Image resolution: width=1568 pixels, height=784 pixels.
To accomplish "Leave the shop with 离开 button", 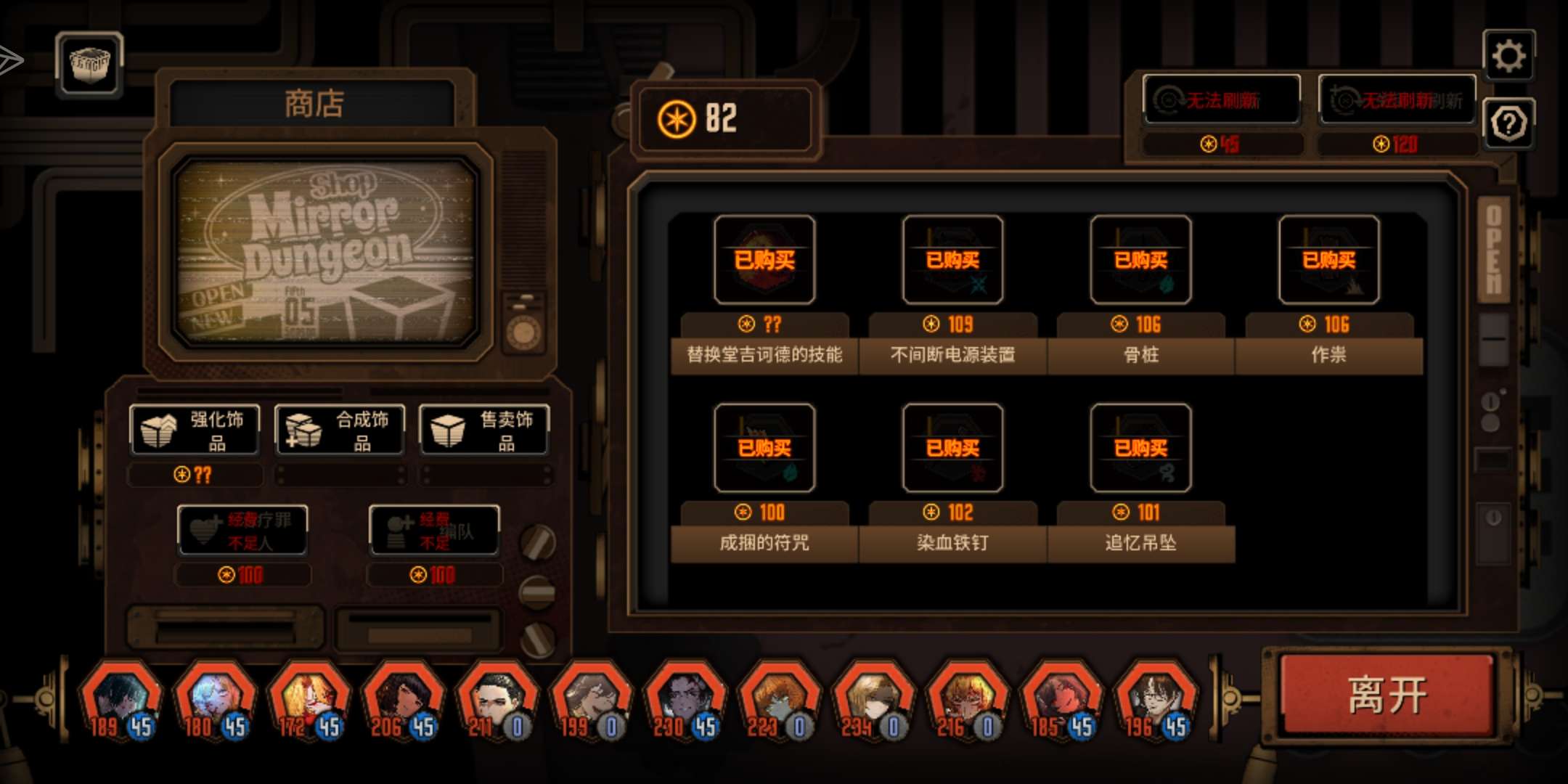I will coord(1387,694).
